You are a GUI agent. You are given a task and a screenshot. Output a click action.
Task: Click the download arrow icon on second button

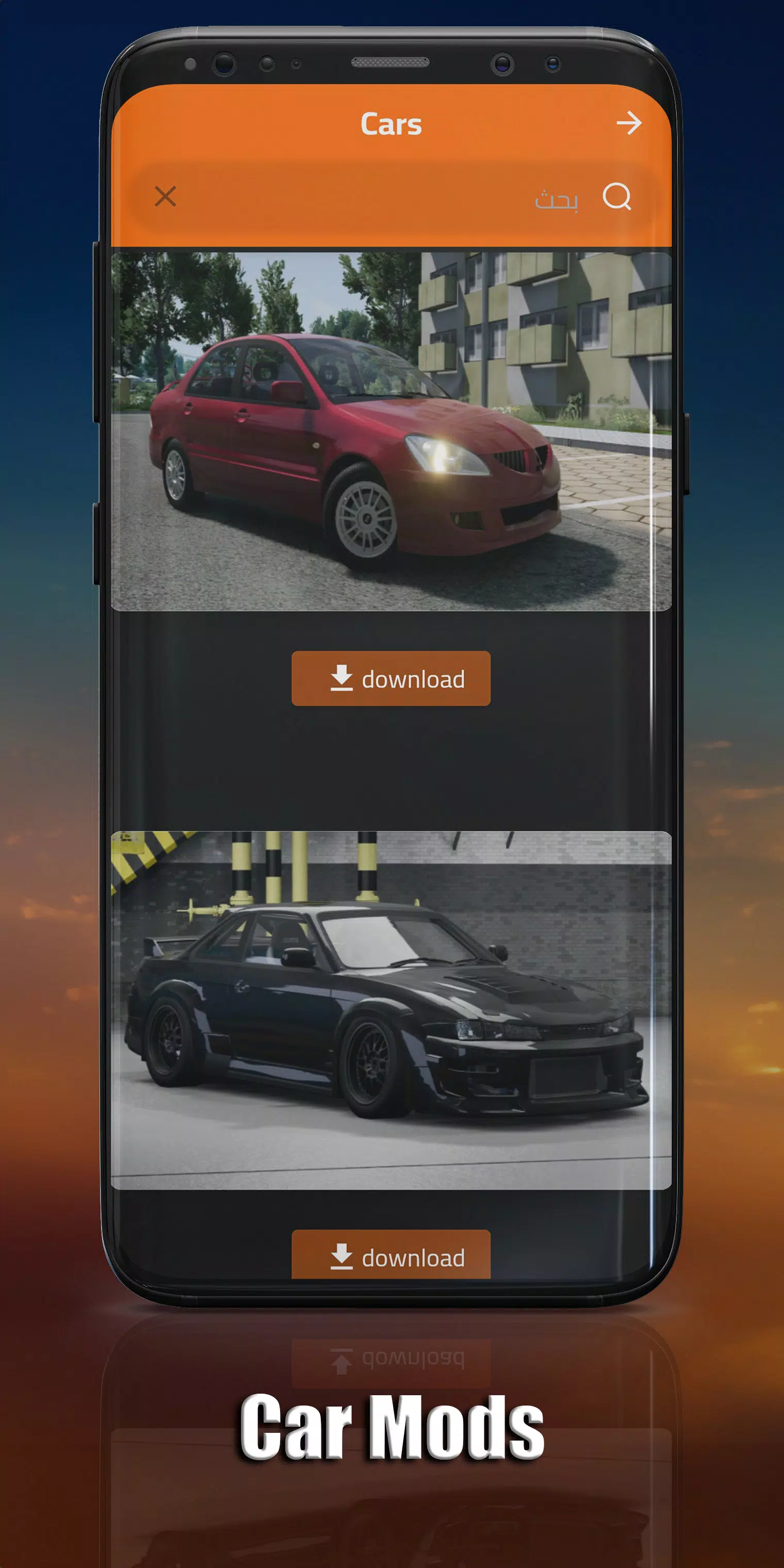click(342, 1256)
